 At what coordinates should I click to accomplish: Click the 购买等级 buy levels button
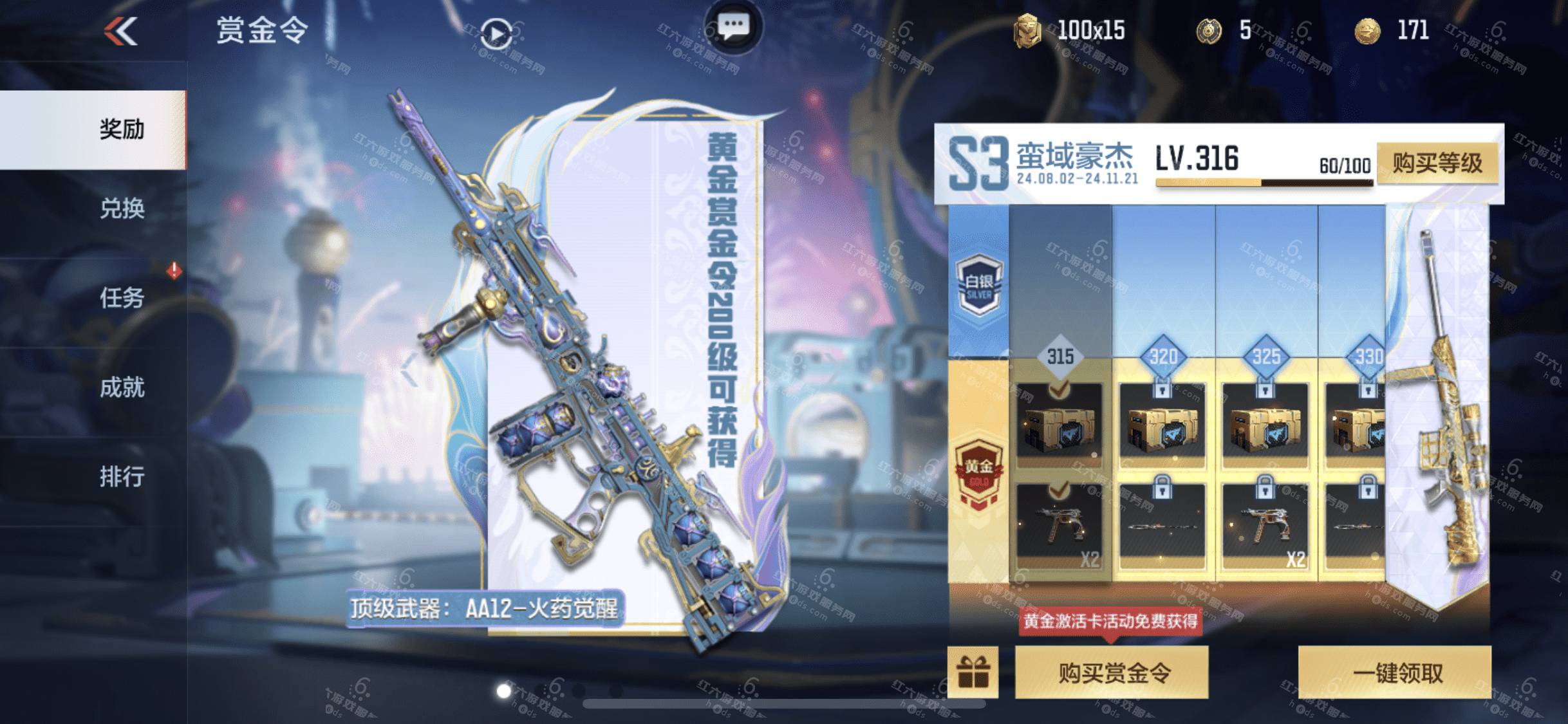pos(1437,163)
